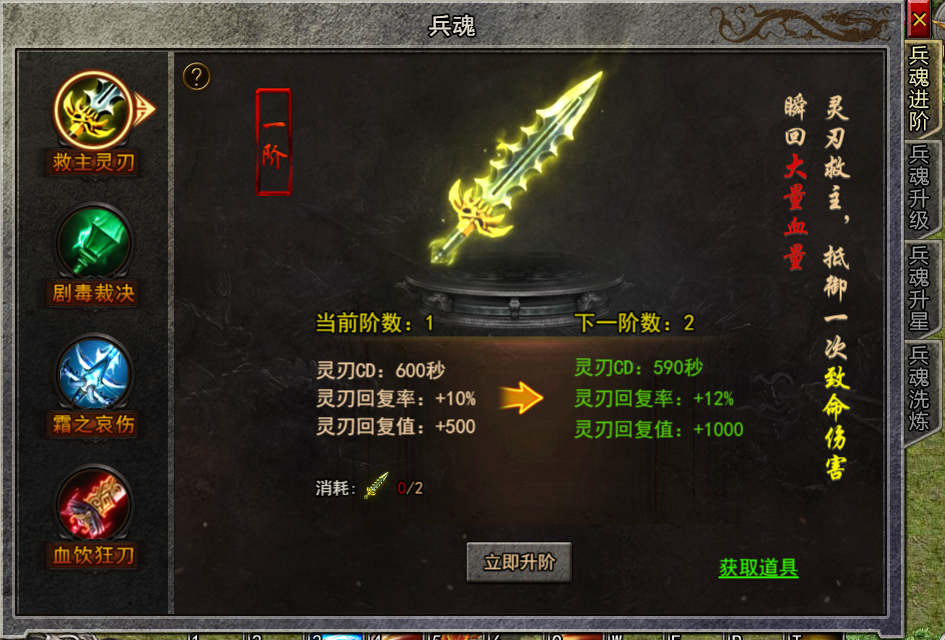Show help via the question mark icon
The image size is (945, 640).
point(197,76)
